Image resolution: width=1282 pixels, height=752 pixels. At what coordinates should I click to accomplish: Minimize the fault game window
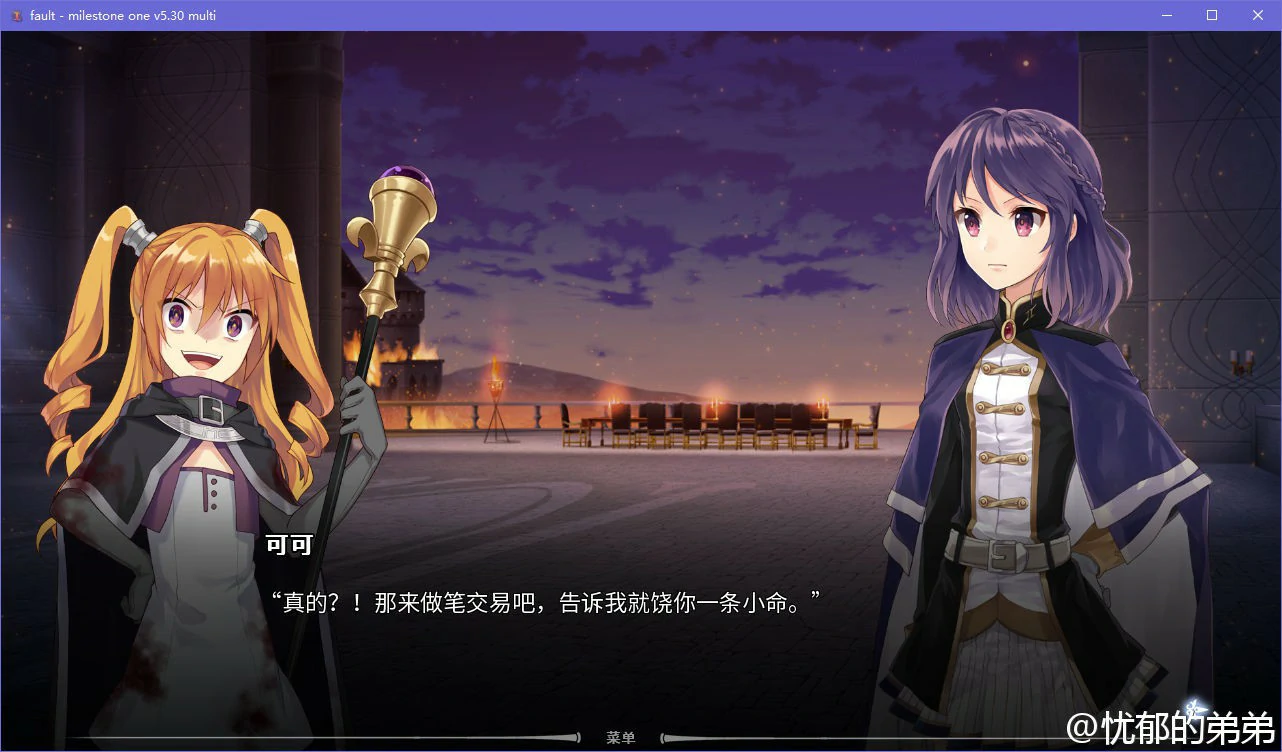point(1166,15)
